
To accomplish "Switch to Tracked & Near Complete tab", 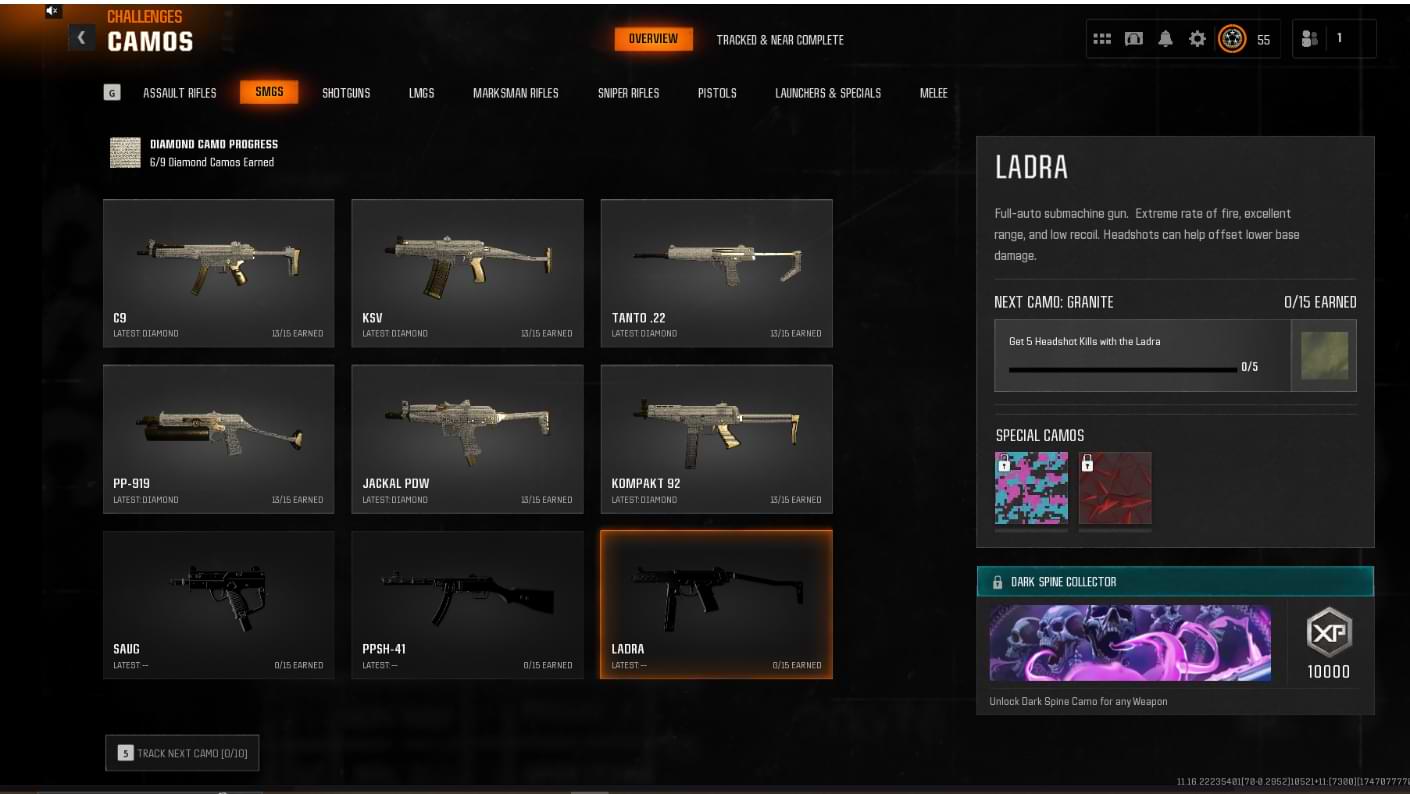I will pyautogui.click(x=780, y=40).
